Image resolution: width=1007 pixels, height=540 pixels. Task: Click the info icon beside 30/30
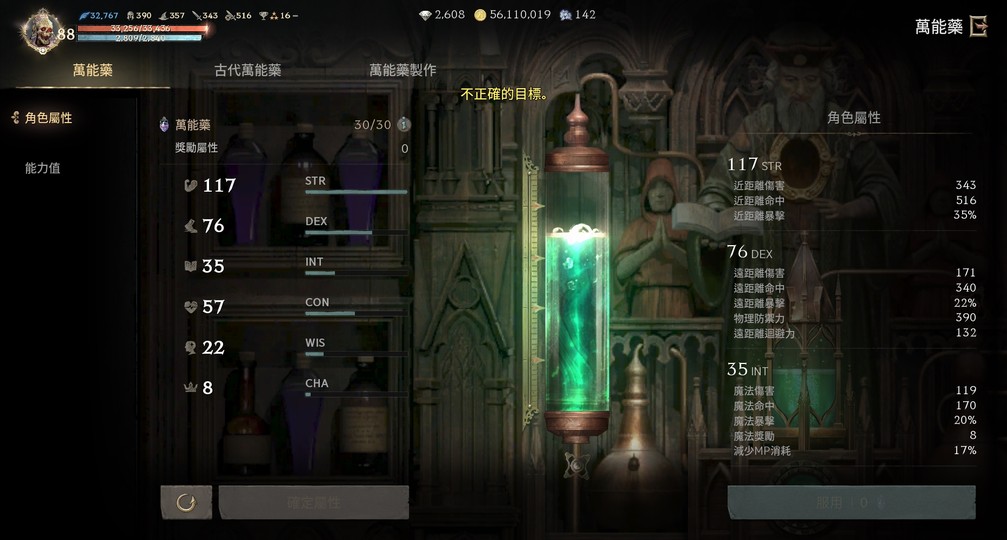(404, 125)
